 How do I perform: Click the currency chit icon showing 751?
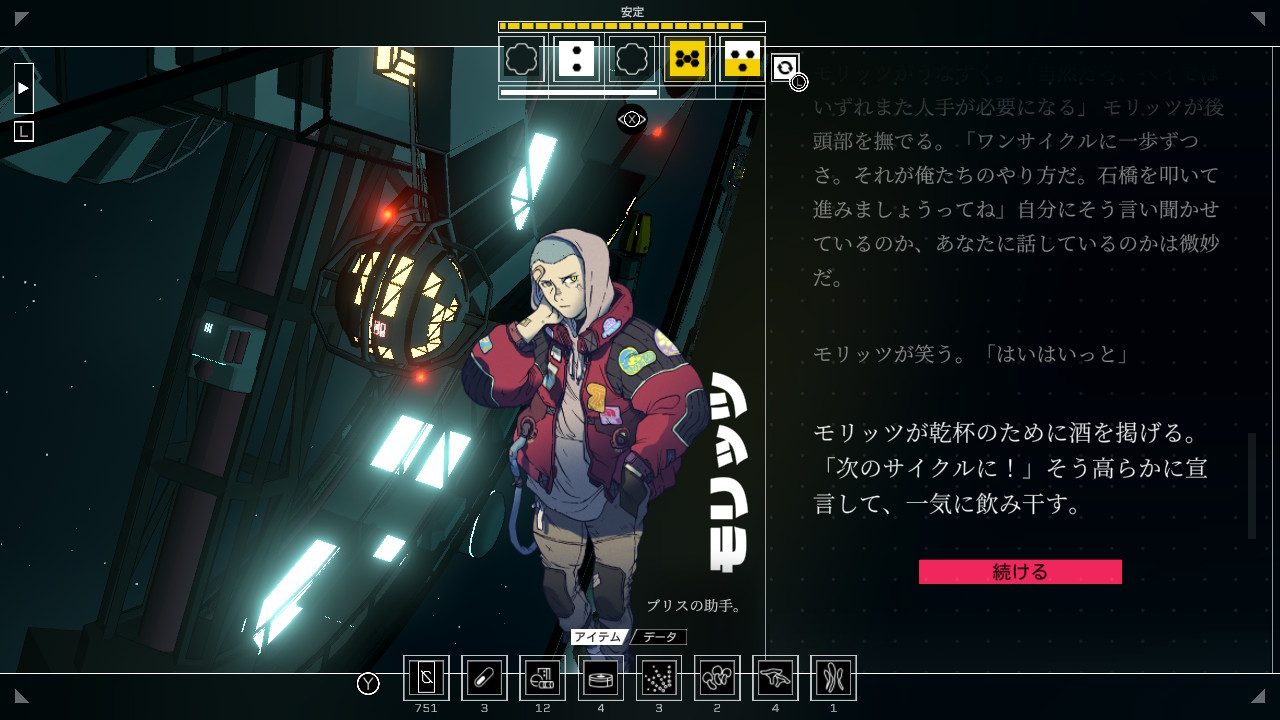427,677
